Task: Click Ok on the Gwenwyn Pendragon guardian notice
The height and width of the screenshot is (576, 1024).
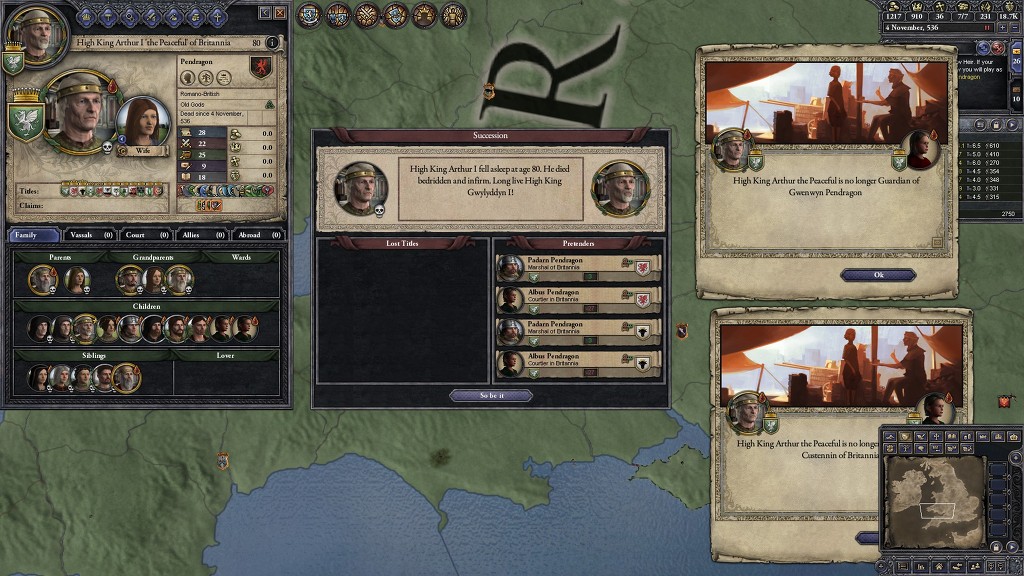Action: pos(878,275)
